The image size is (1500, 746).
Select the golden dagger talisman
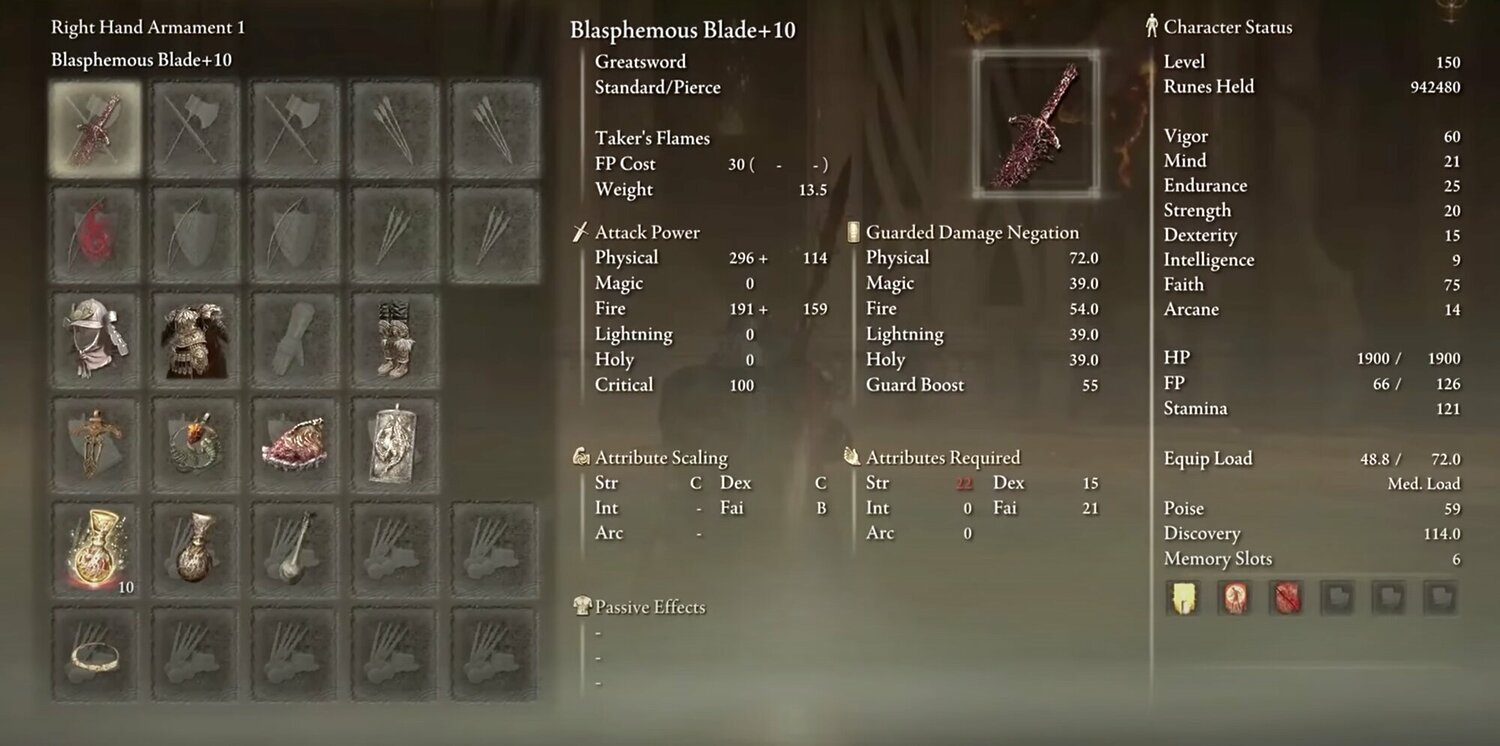click(x=95, y=443)
